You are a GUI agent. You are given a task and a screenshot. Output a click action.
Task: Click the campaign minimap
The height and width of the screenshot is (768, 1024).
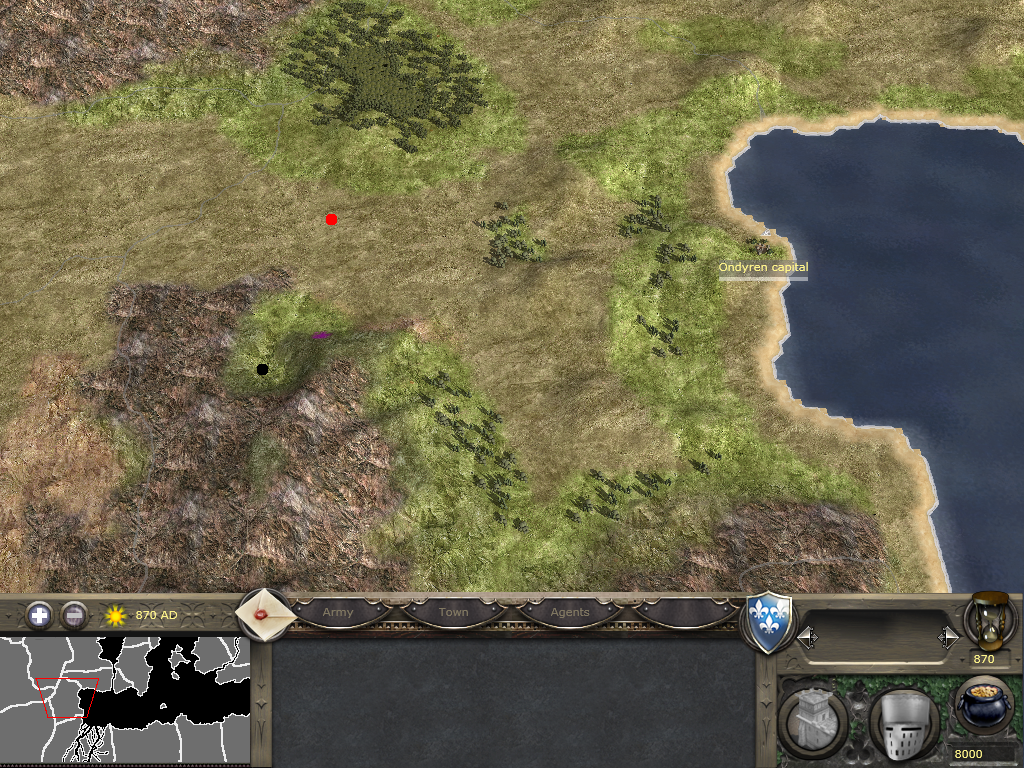(124, 700)
